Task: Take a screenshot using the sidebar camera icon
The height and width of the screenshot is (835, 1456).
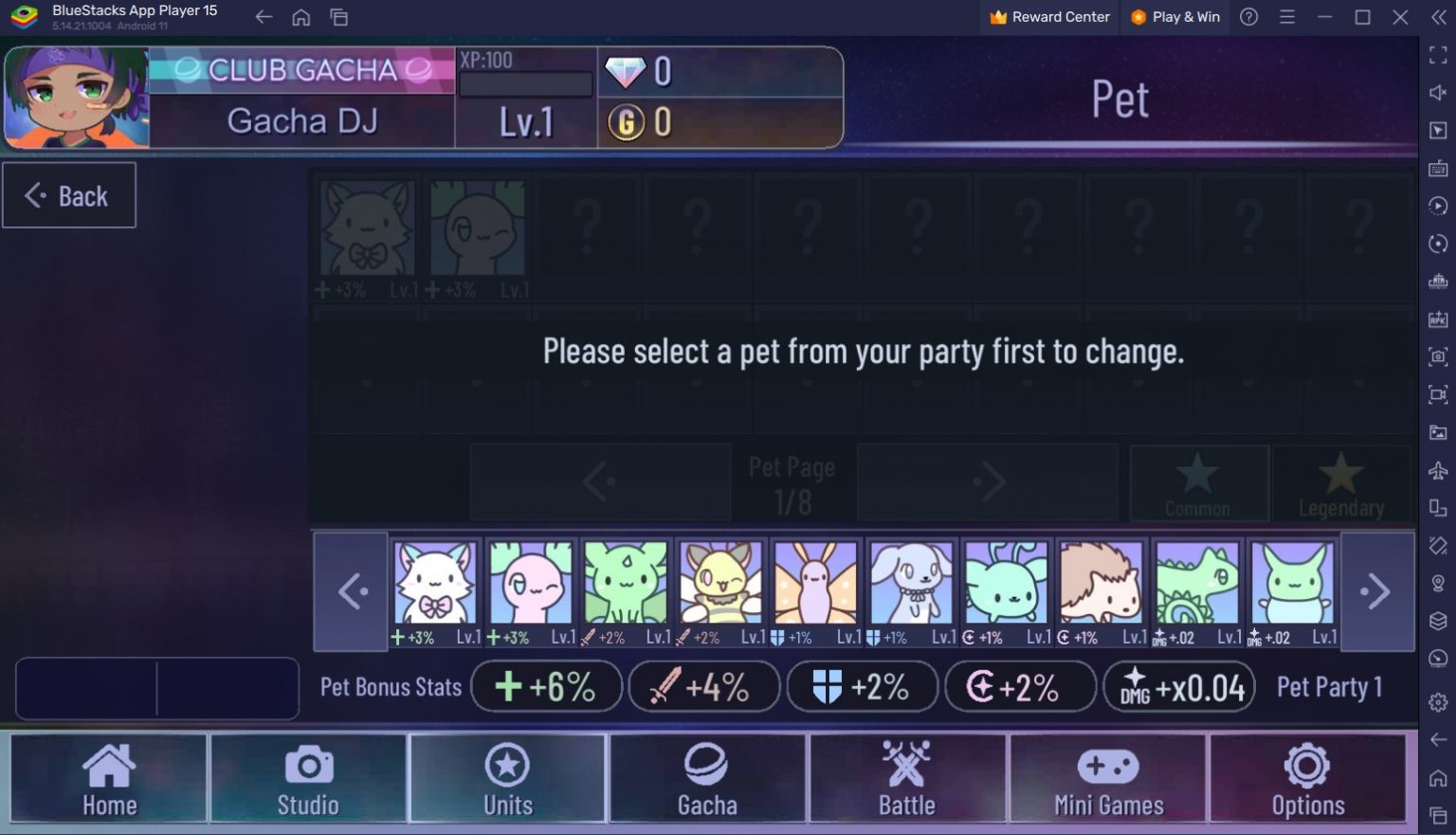Action: (1437, 357)
